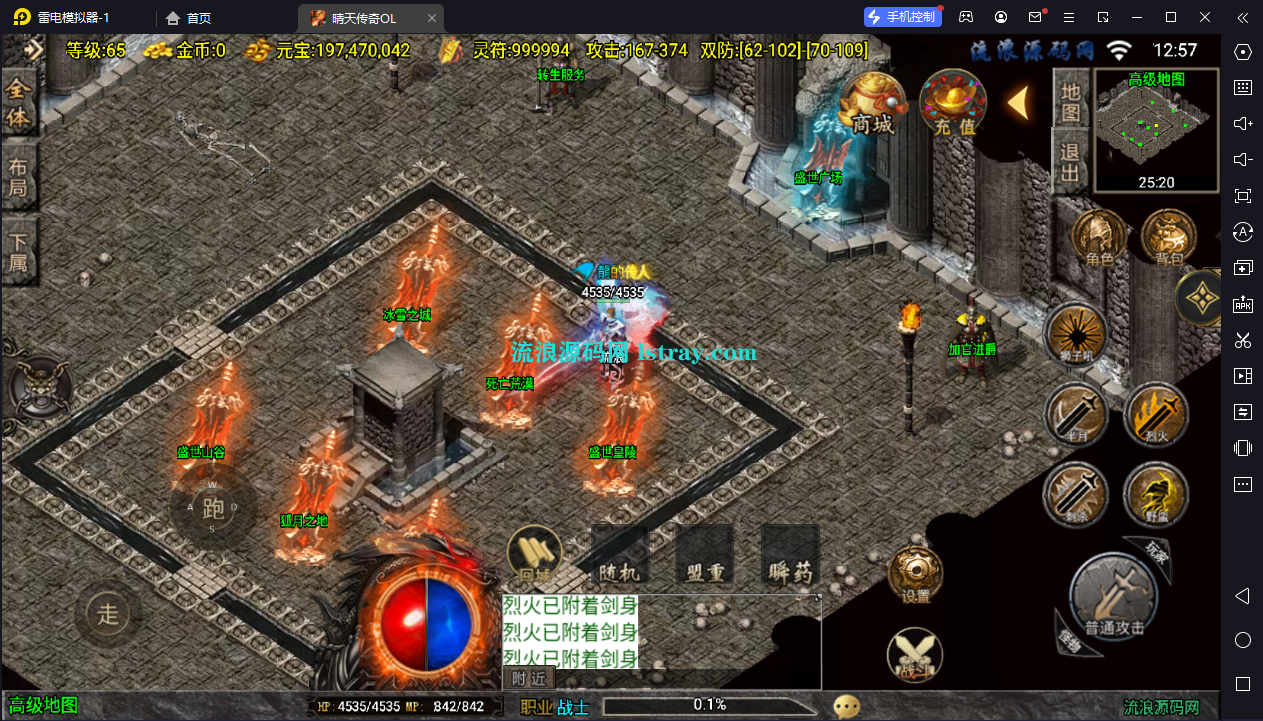Open the 商城 shop

point(872,103)
